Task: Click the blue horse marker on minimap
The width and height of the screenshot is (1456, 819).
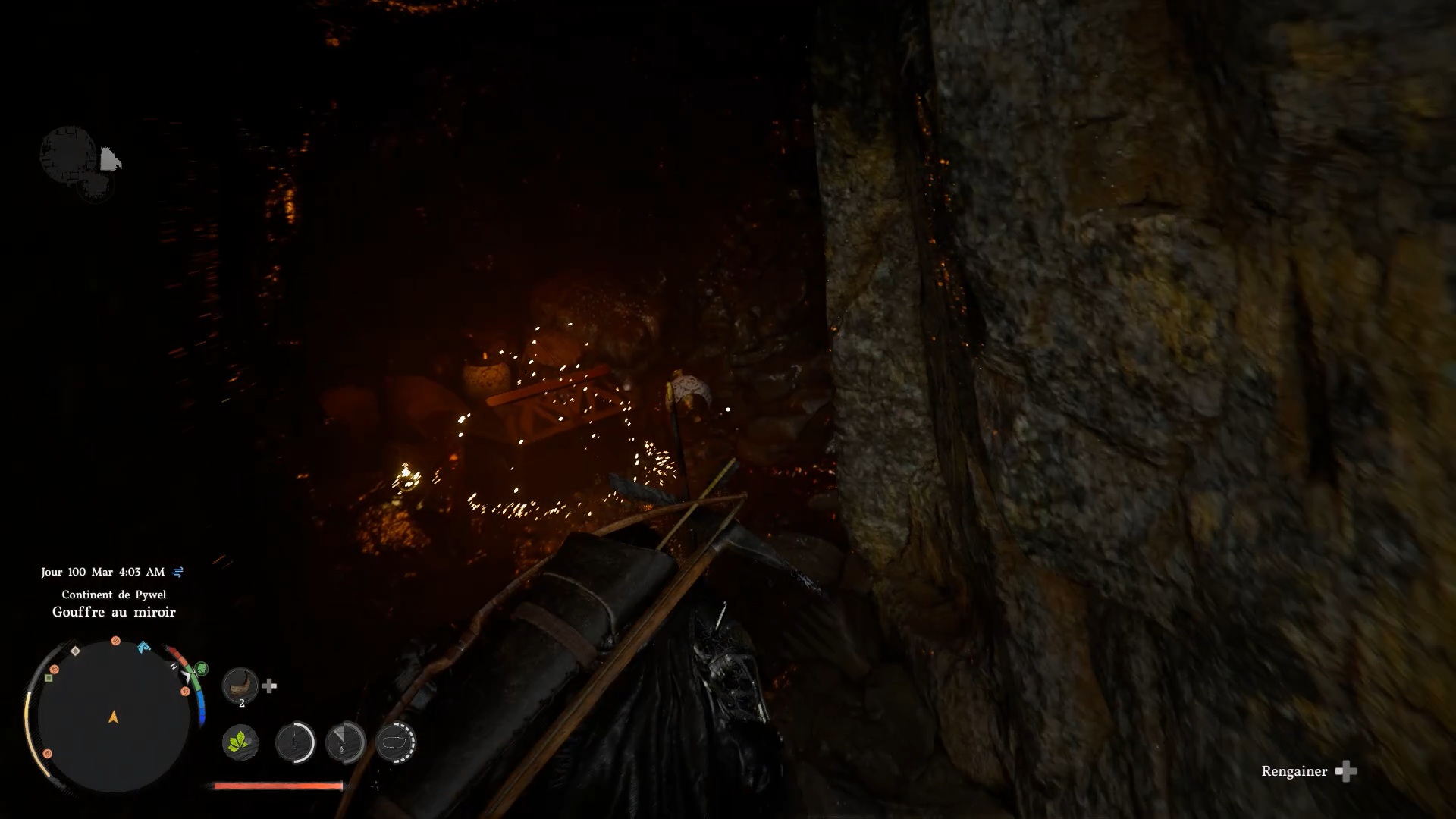Action: tap(143, 647)
